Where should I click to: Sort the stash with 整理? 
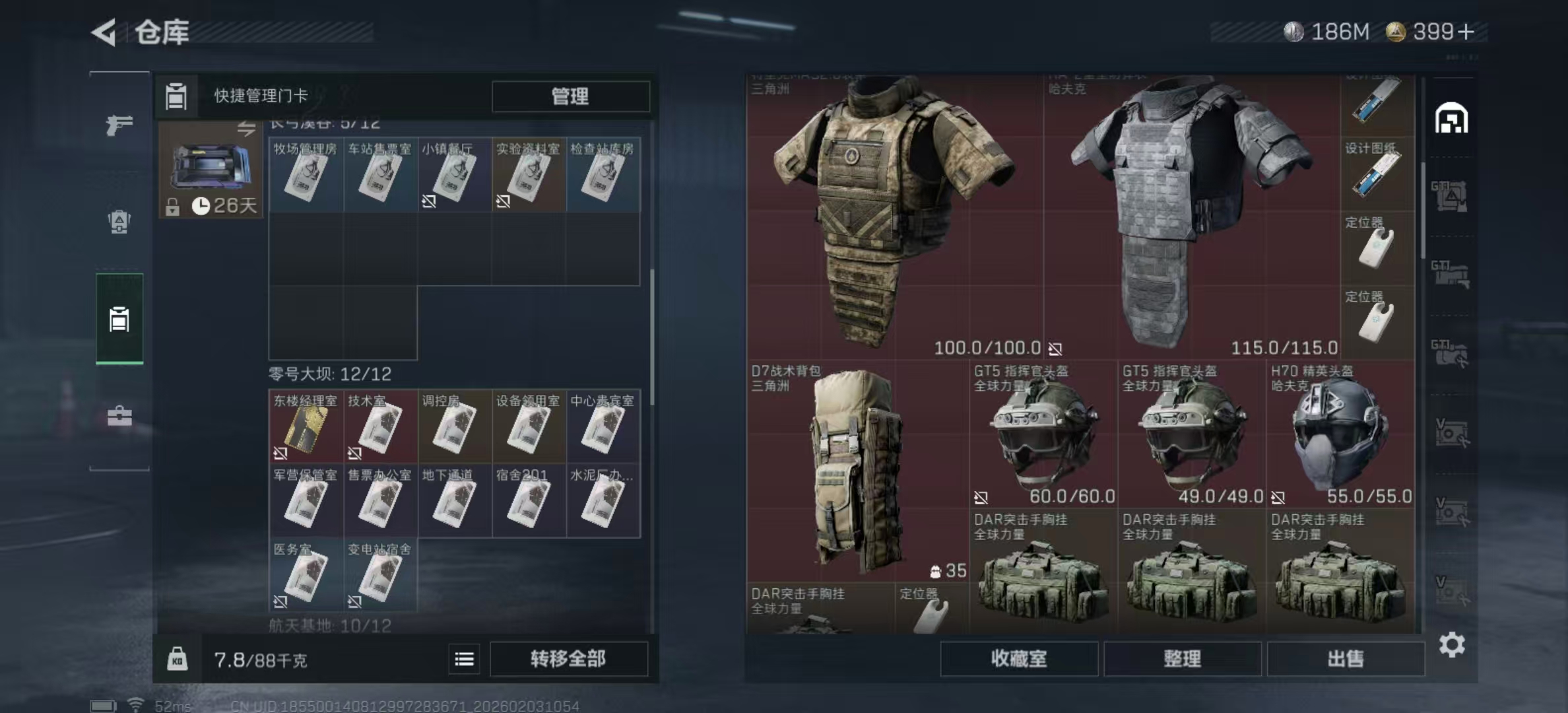pos(1182,659)
